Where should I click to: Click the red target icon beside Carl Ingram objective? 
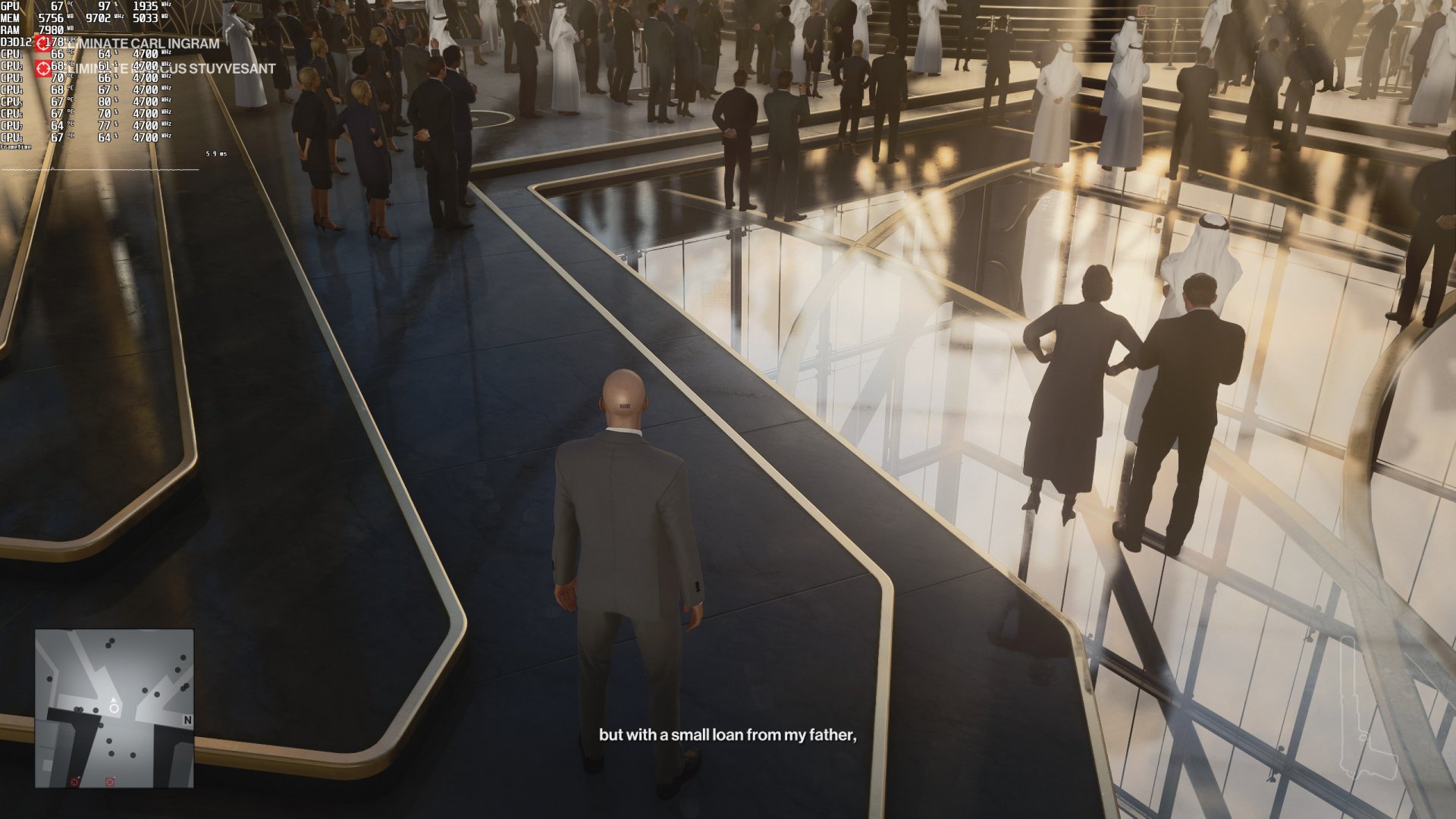tap(43, 44)
